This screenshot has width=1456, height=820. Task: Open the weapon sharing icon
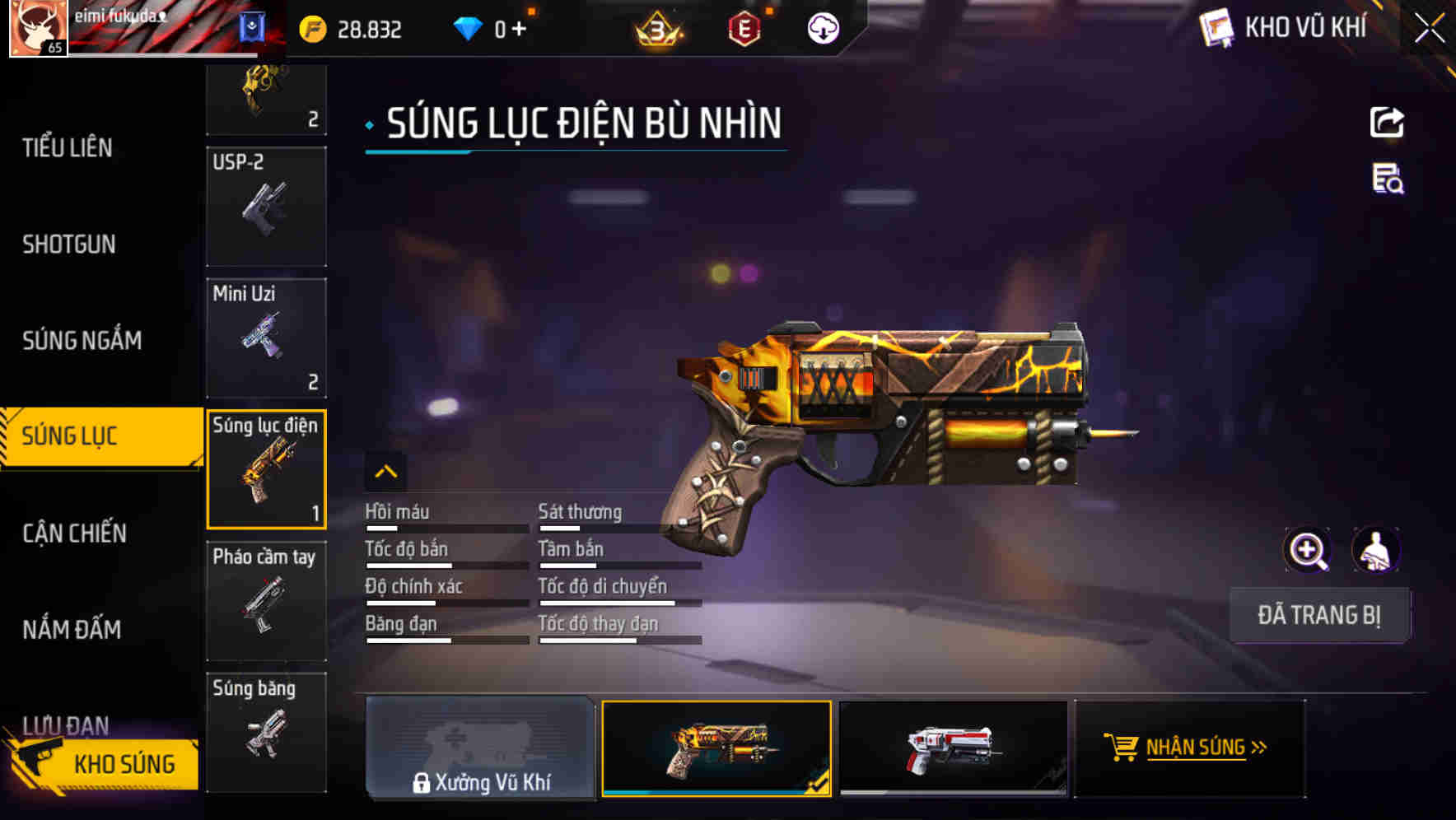click(1388, 122)
